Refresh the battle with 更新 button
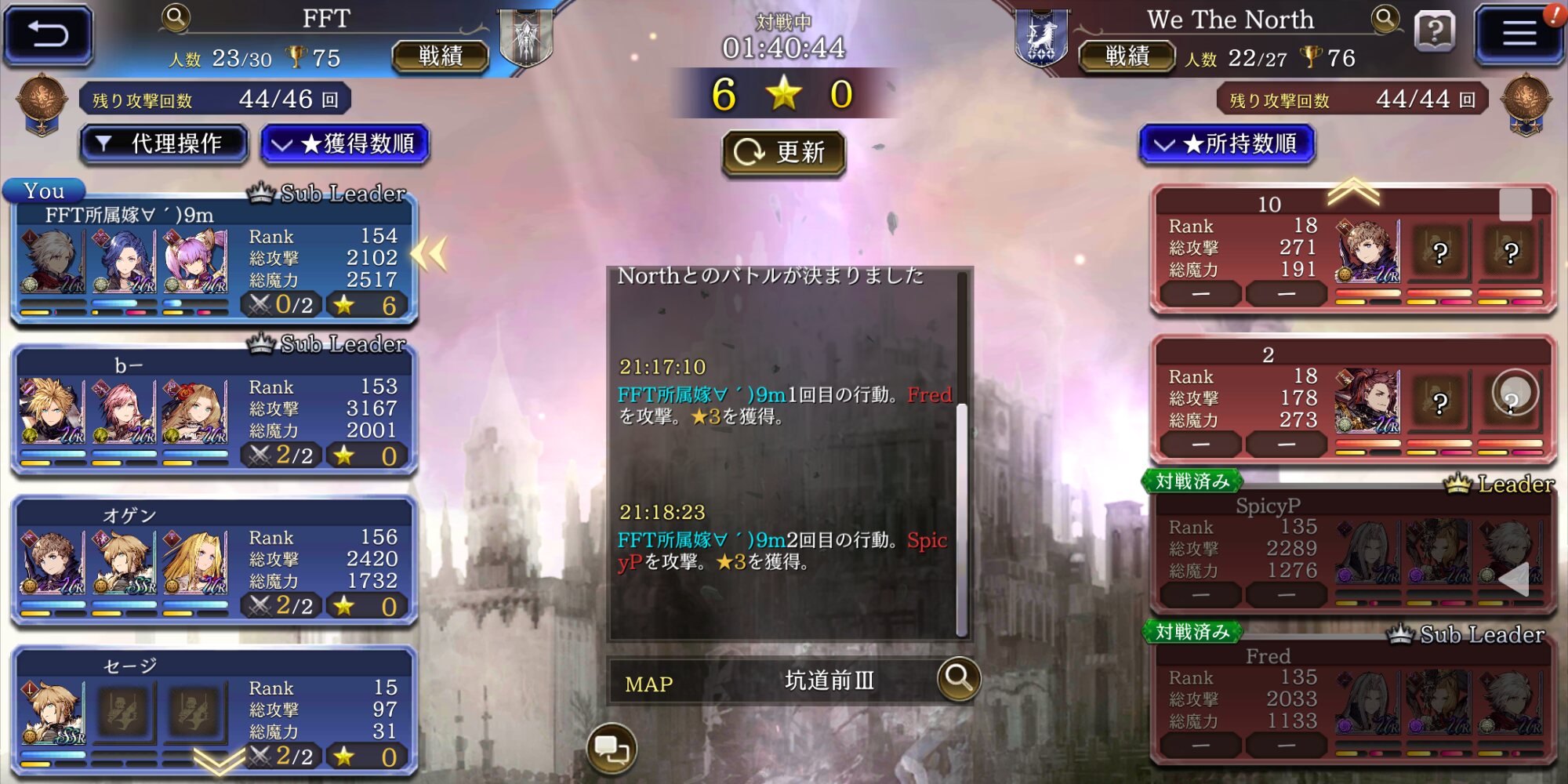Image resolution: width=1568 pixels, height=784 pixels. click(783, 152)
